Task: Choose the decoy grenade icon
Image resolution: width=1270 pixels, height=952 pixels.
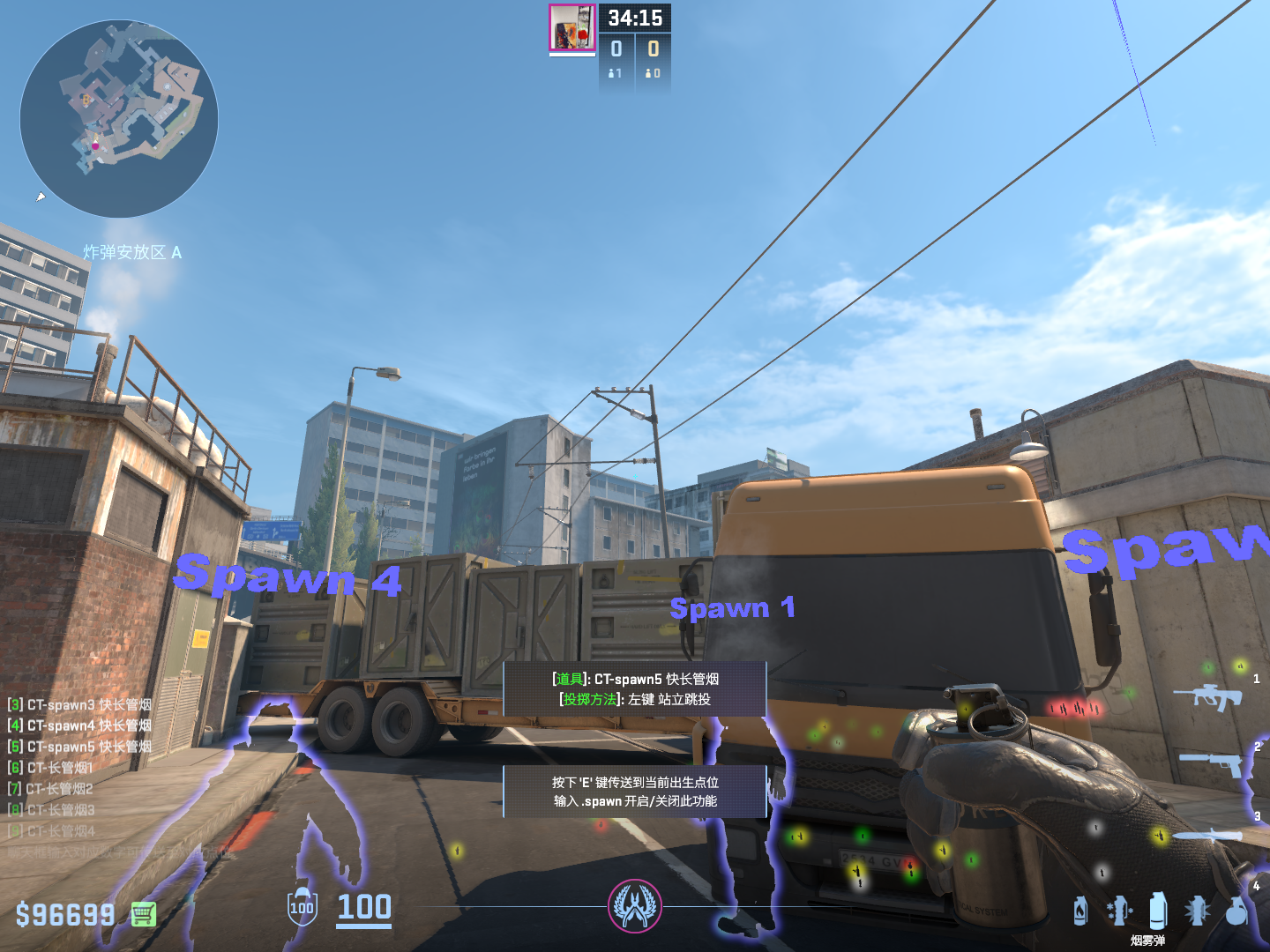Action: tap(1118, 911)
